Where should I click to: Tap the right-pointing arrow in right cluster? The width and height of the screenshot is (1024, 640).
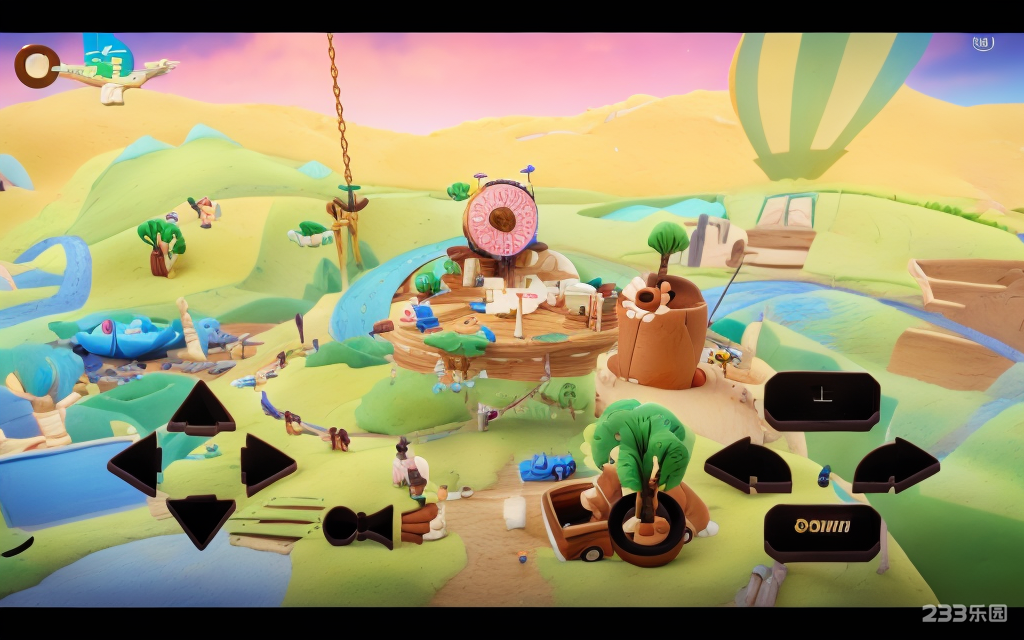click(x=895, y=466)
